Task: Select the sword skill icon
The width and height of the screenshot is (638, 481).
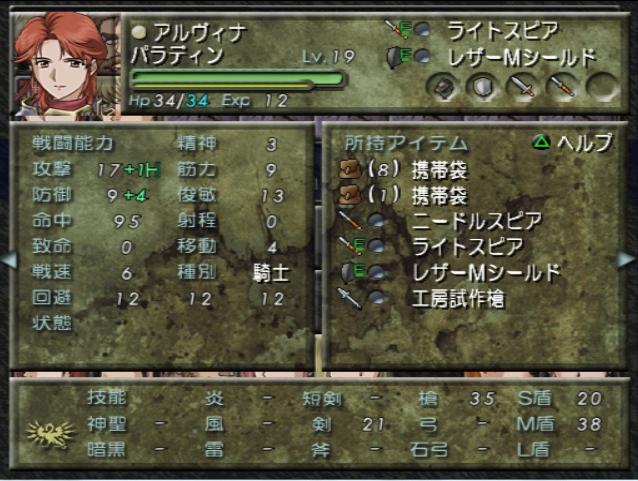Action: coord(522,87)
